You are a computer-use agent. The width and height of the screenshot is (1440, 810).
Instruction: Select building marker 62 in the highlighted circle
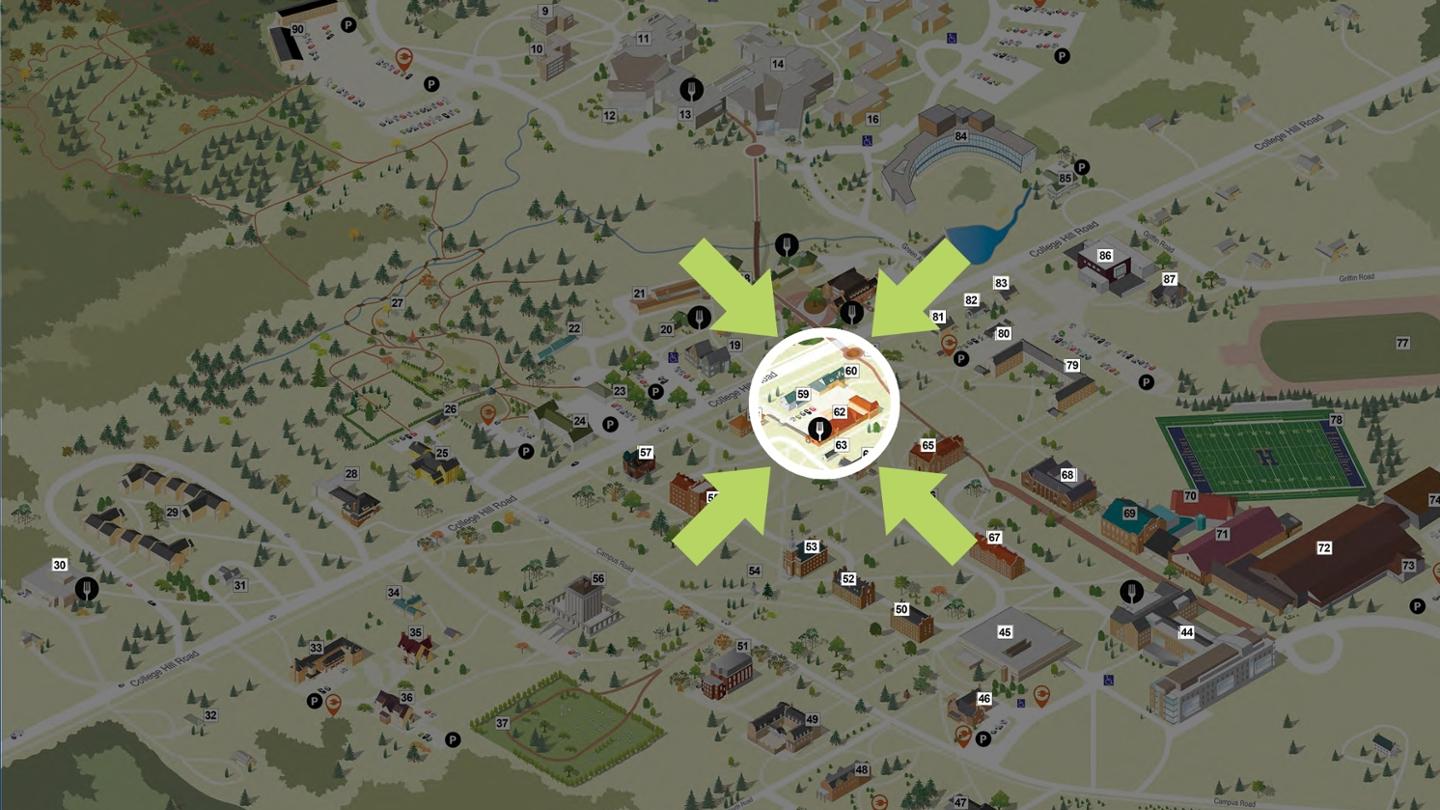(840, 412)
